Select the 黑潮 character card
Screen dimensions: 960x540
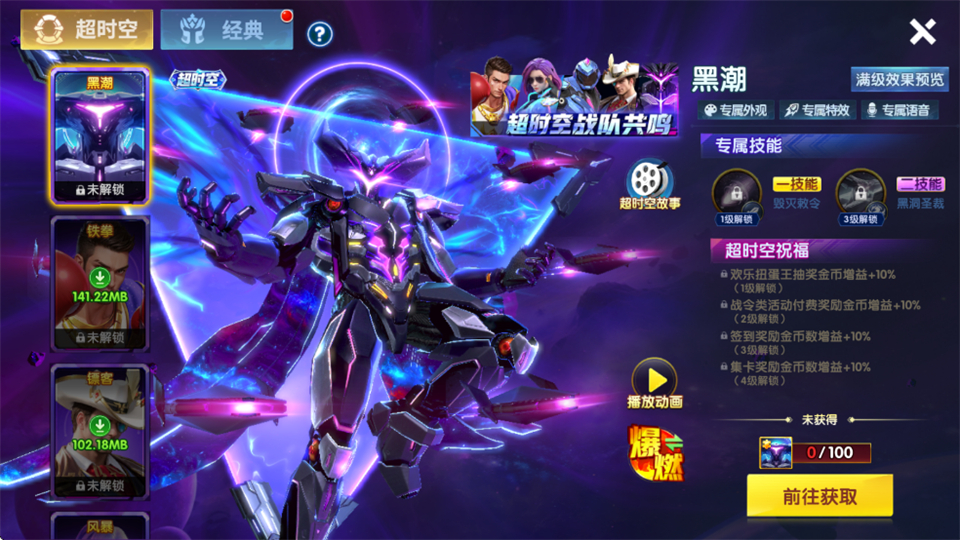(x=100, y=137)
